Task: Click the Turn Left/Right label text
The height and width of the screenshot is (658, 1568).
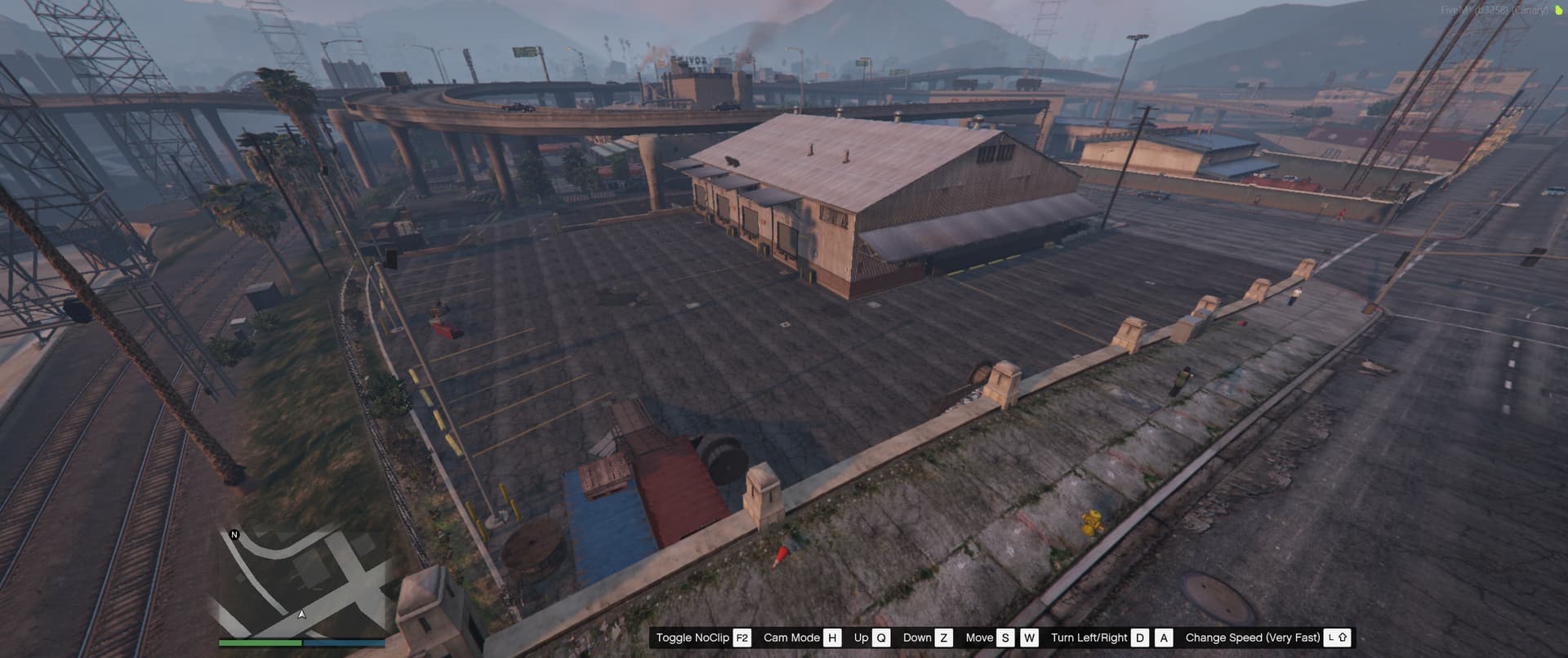Action: click(1089, 638)
